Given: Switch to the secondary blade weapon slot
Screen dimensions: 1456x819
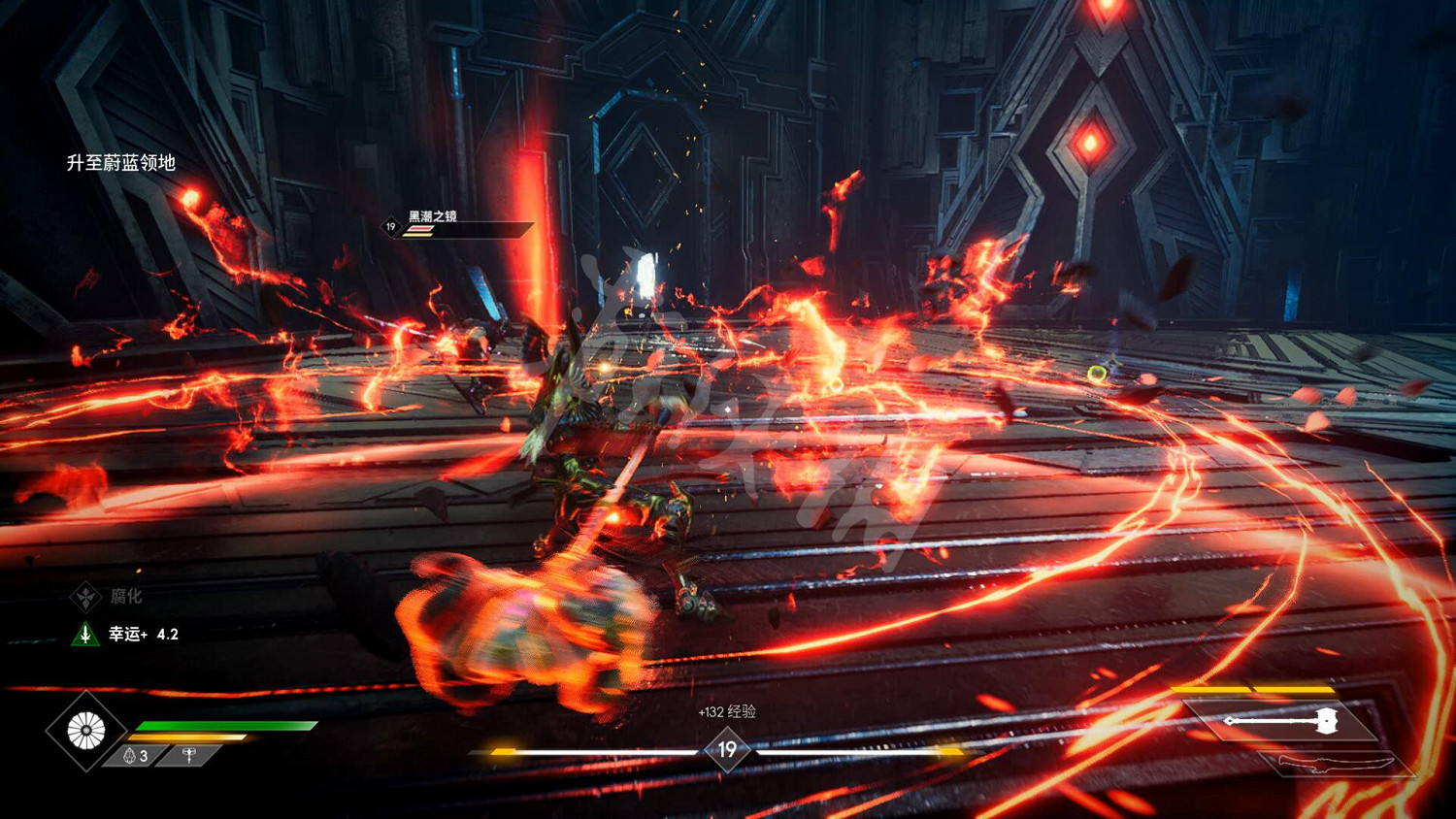Looking at the screenshot, I should pyautogui.click(x=1337, y=764).
